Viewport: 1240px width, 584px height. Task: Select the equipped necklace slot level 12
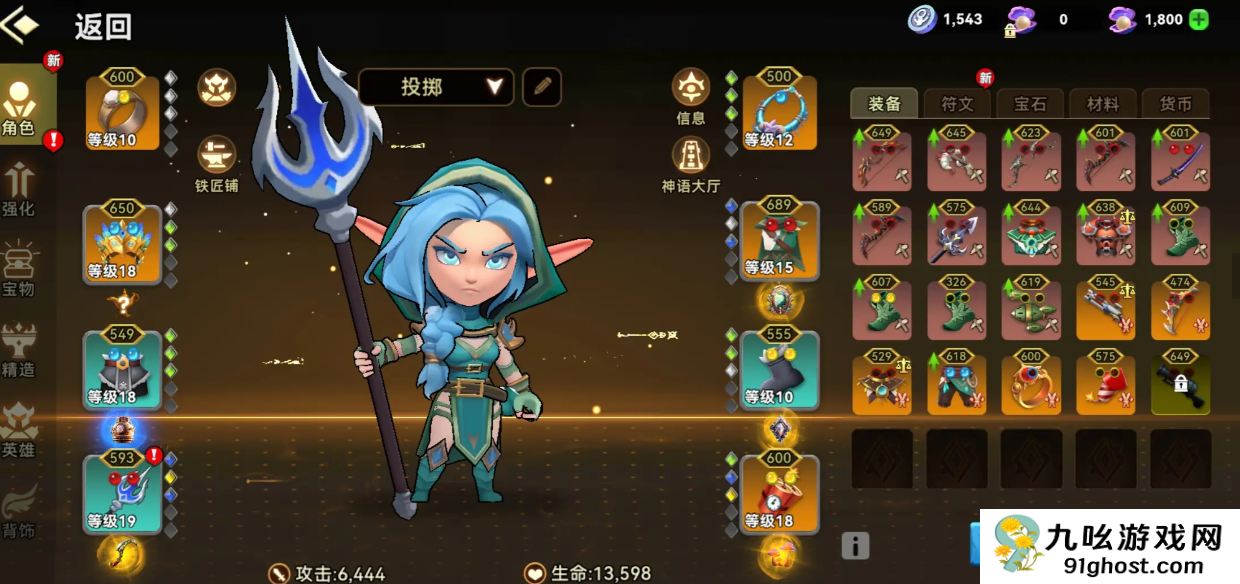tap(780, 112)
